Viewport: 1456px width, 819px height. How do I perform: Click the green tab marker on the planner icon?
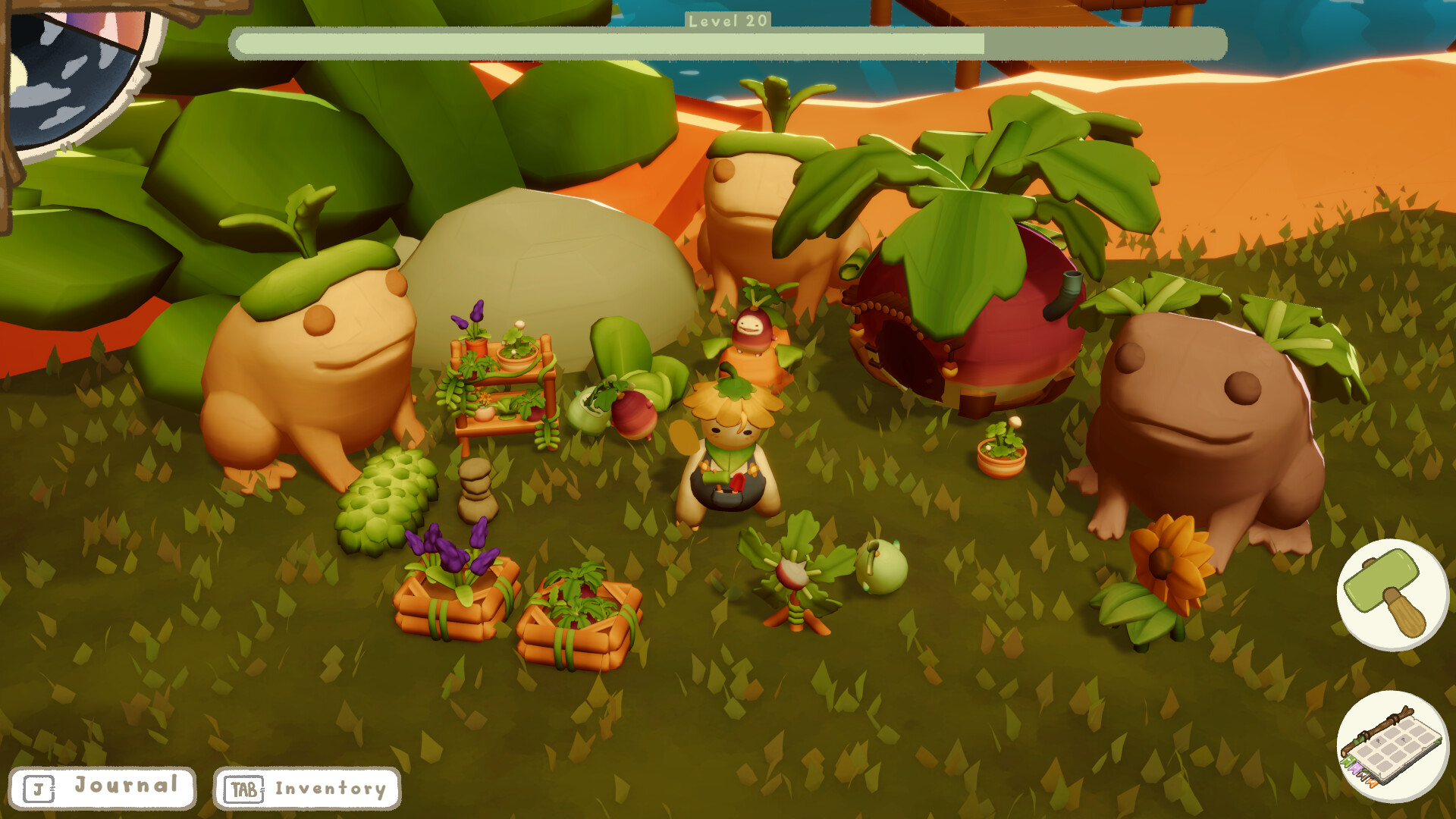[x=1349, y=761]
